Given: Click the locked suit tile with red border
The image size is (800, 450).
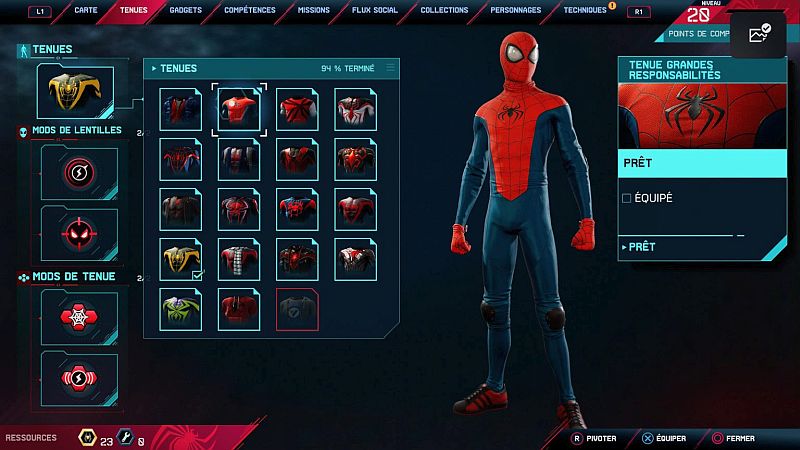Looking at the screenshot, I should [x=298, y=309].
